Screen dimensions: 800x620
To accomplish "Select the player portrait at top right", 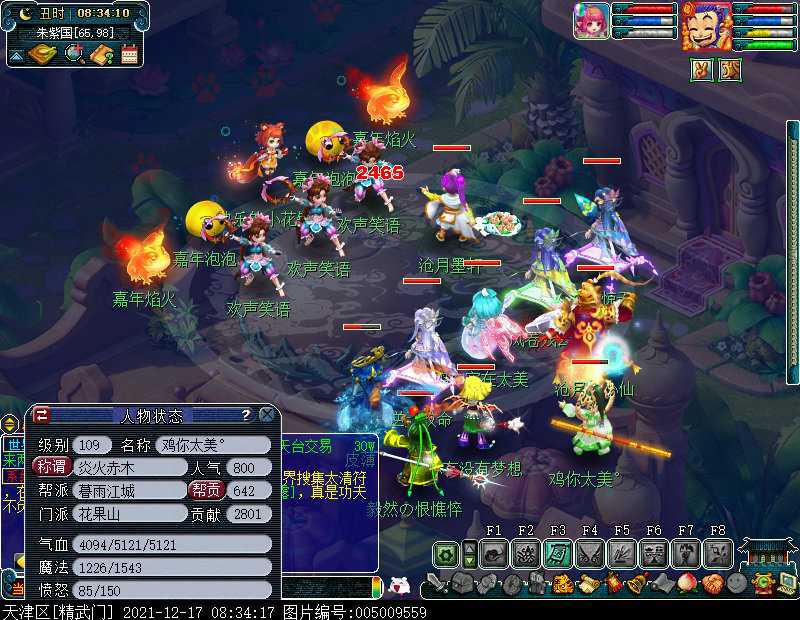I will click(706, 25).
